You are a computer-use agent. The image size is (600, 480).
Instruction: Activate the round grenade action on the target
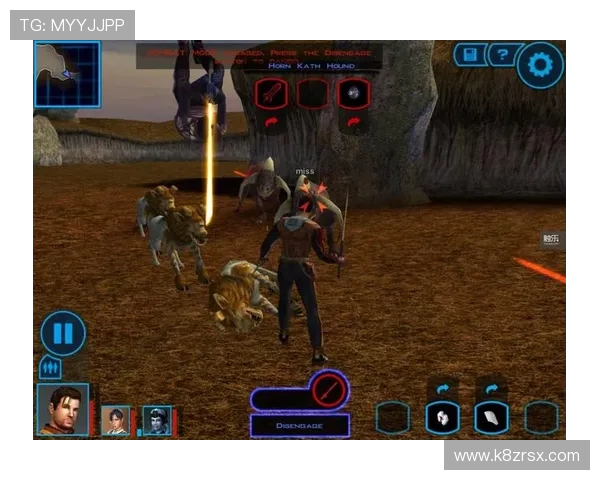[x=353, y=94]
